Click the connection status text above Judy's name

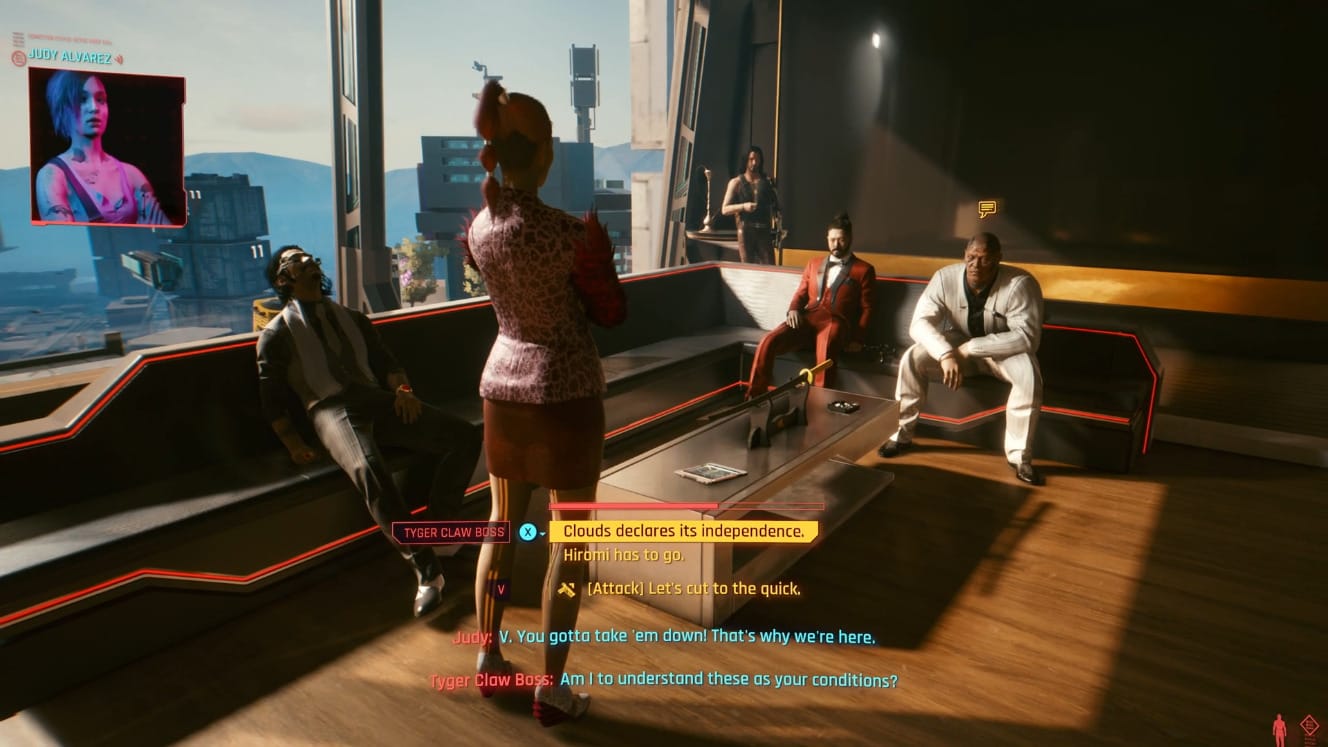pos(70,36)
